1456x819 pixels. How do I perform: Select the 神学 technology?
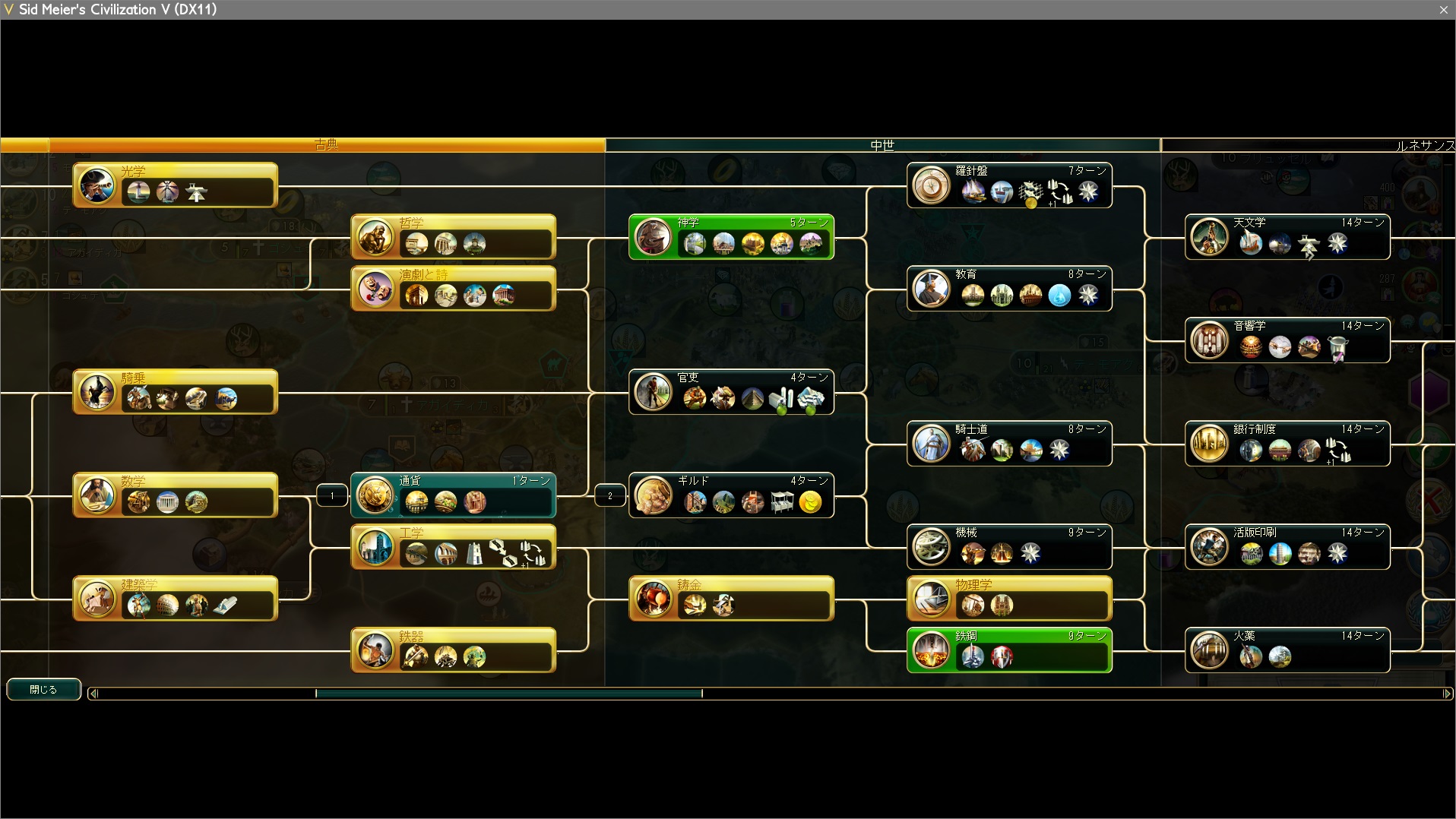[x=731, y=237]
